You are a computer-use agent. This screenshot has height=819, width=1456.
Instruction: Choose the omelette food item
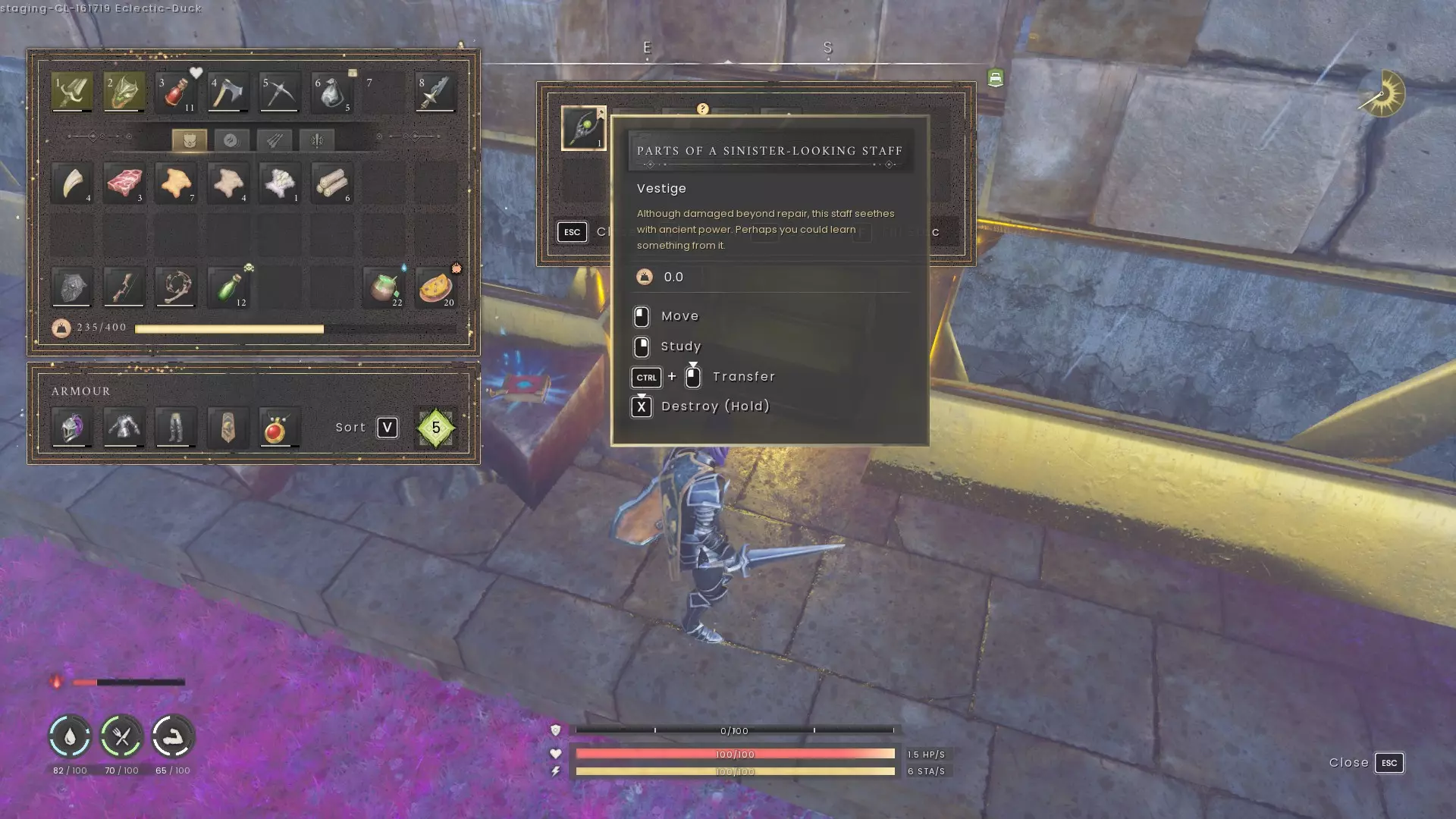[x=435, y=287]
